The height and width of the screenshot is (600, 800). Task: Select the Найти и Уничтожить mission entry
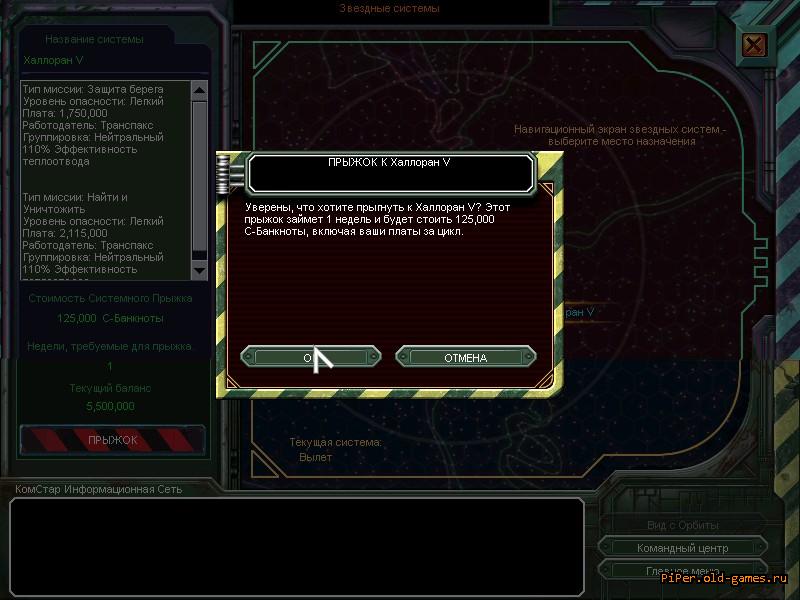[104, 233]
